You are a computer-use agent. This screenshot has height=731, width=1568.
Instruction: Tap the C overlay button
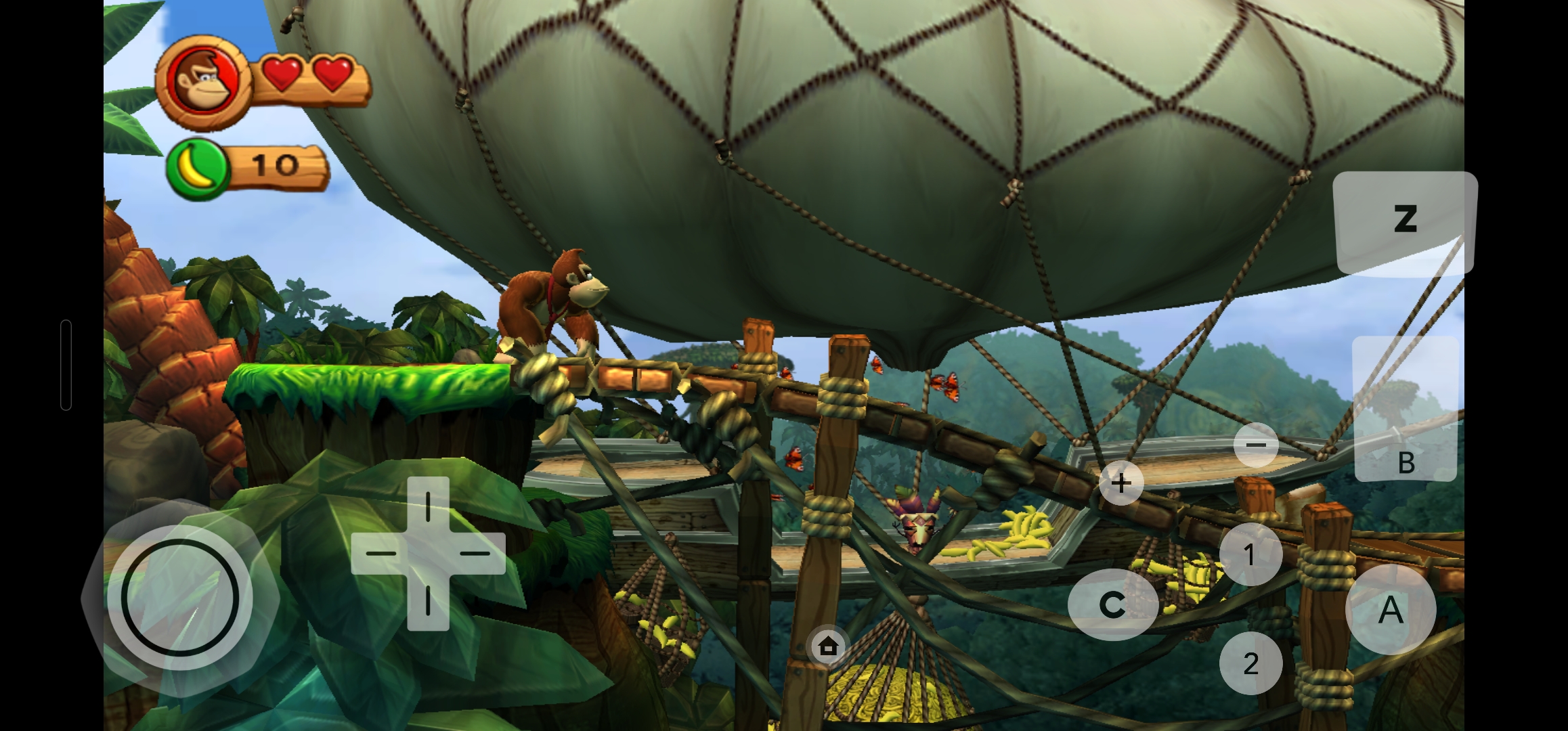[x=1112, y=604]
